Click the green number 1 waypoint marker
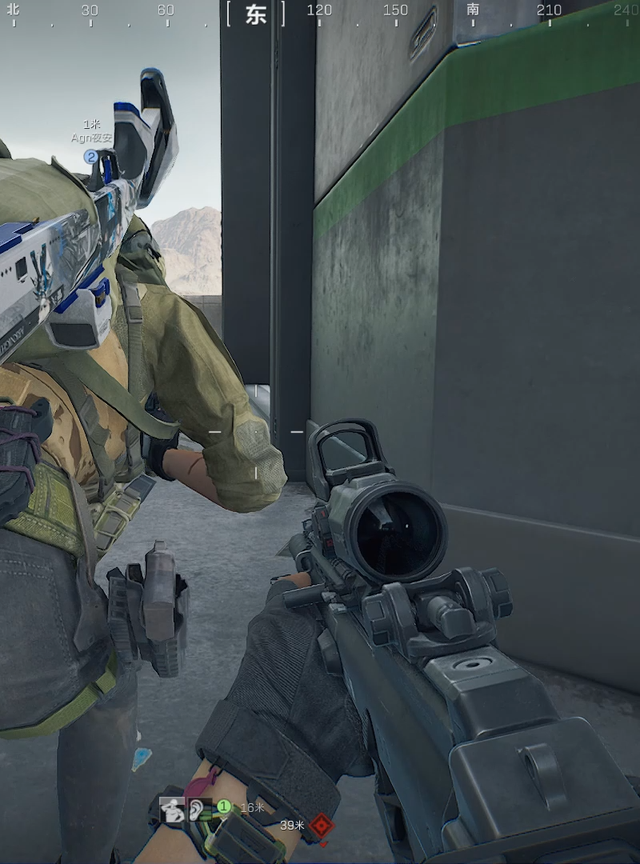The image size is (640, 864). pos(224,806)
